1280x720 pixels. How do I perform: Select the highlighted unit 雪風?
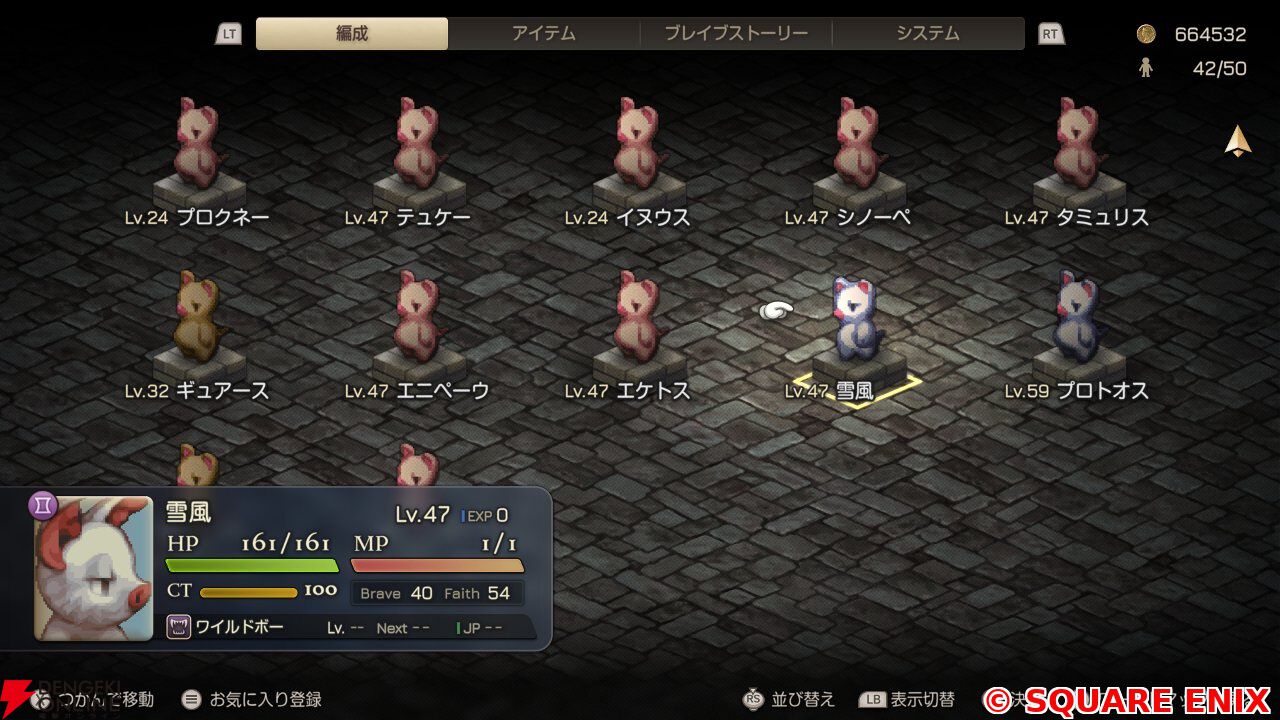point(856,320)
